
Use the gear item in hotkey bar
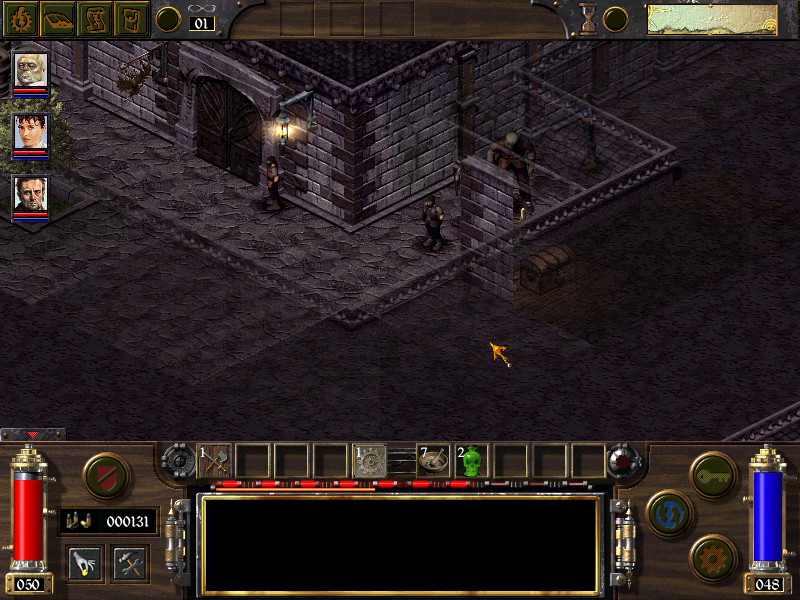coord(371,461)
